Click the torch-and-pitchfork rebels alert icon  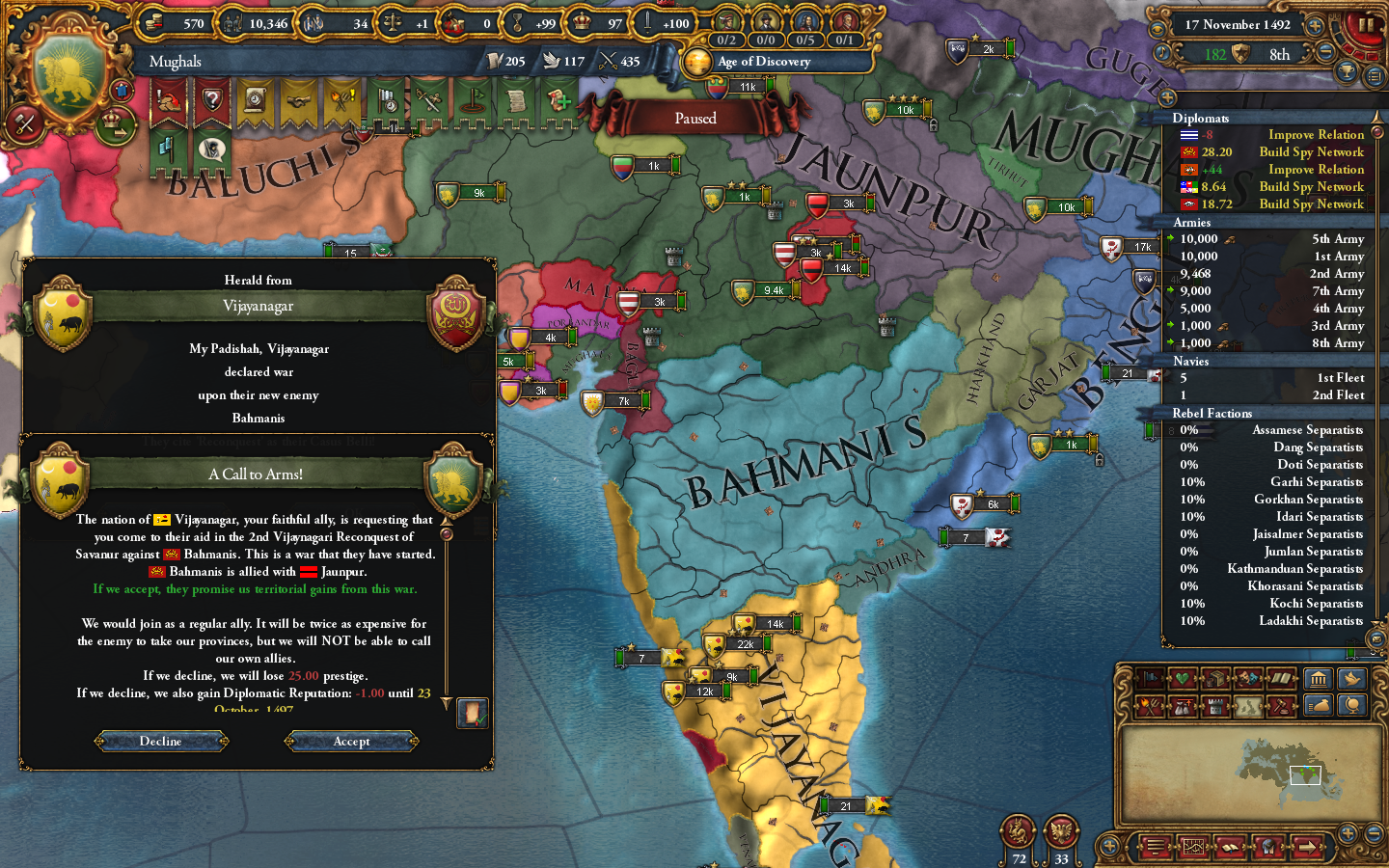coord(340,100)
